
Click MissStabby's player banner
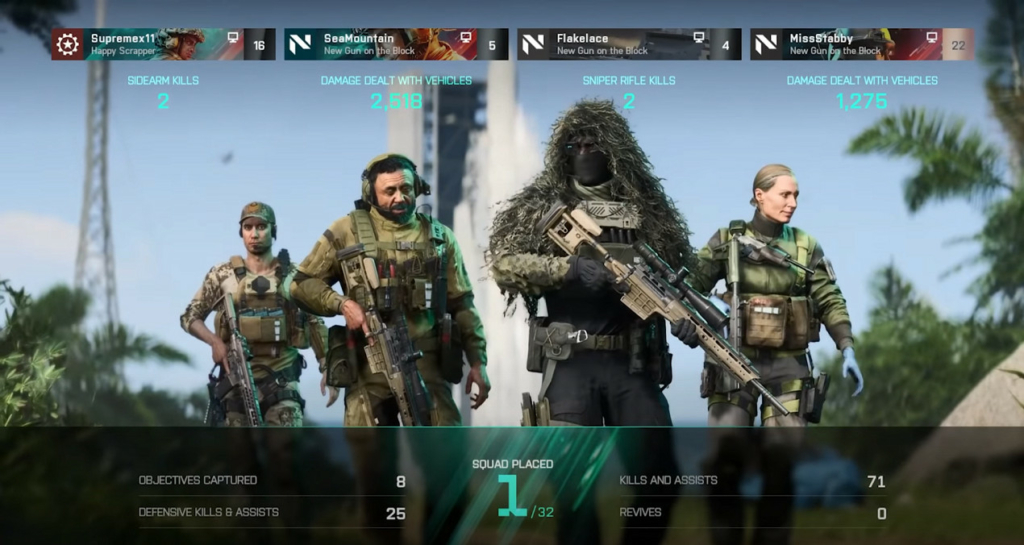coord(861,44)
